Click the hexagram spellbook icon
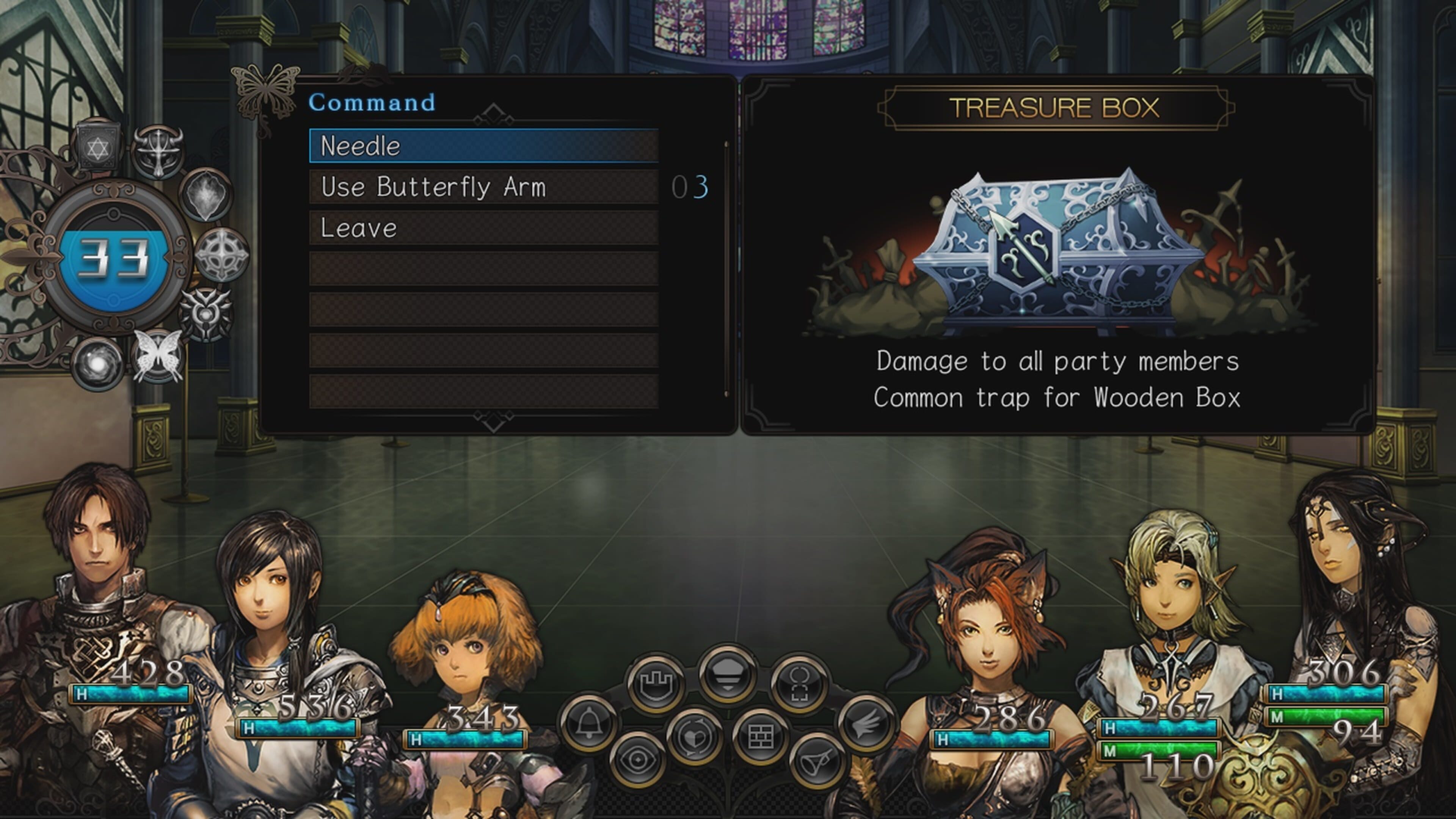The width and height of the screenshot is (1456, 819). [x=98, y=147]
